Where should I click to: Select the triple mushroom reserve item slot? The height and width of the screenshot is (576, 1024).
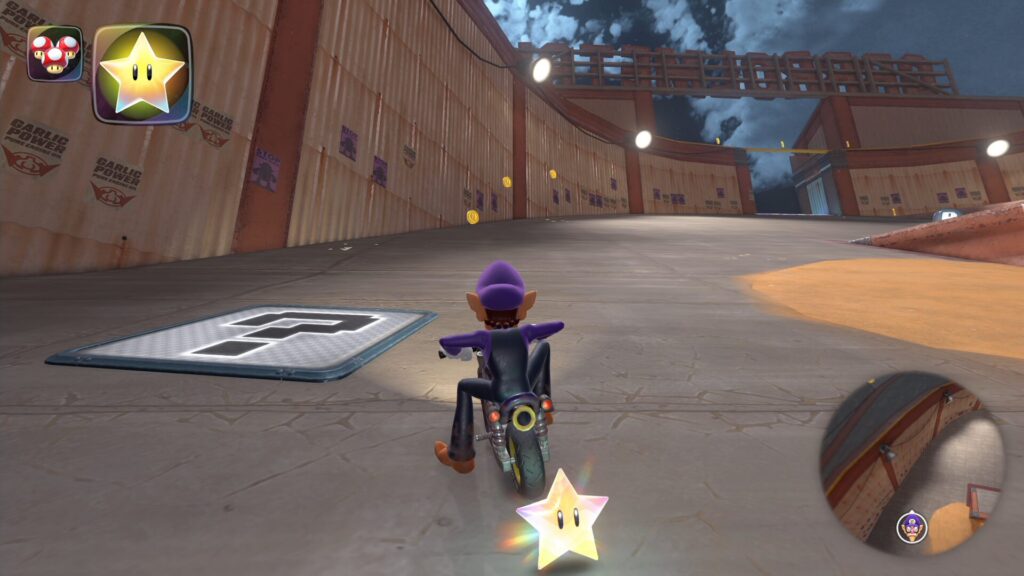click(x=55, y=53)
